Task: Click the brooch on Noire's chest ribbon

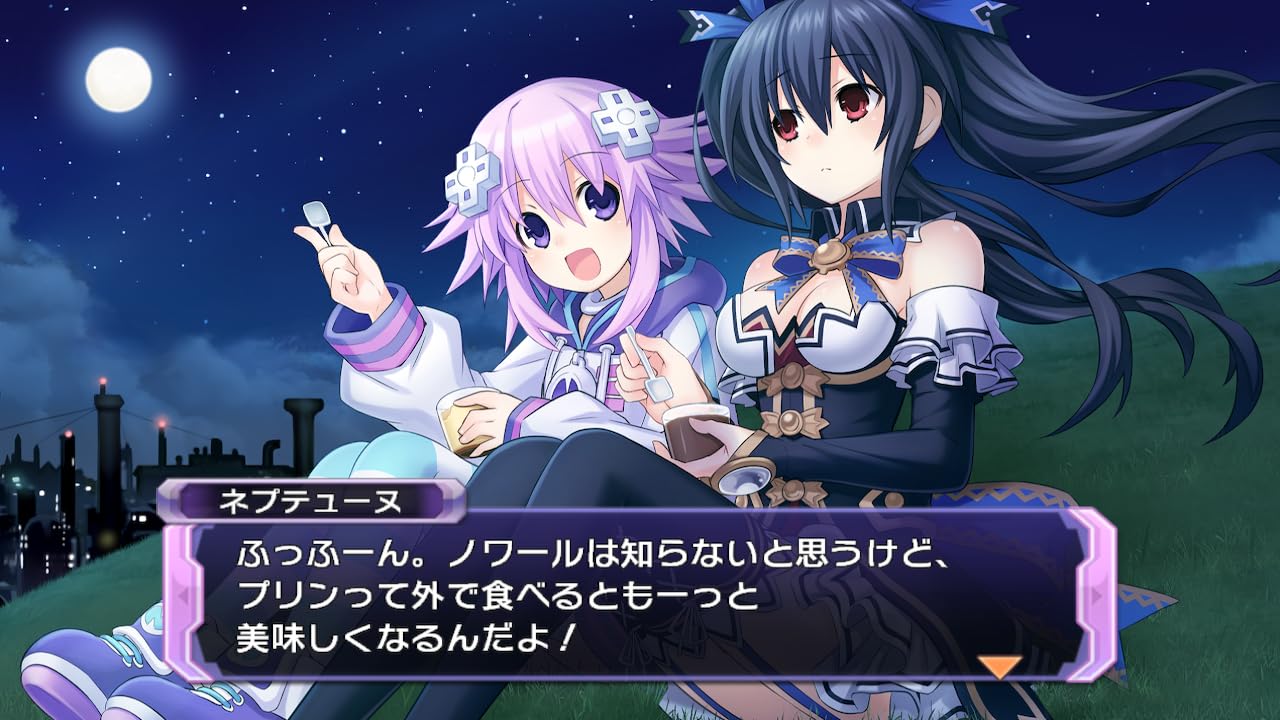Action: [x=827, y=254]
